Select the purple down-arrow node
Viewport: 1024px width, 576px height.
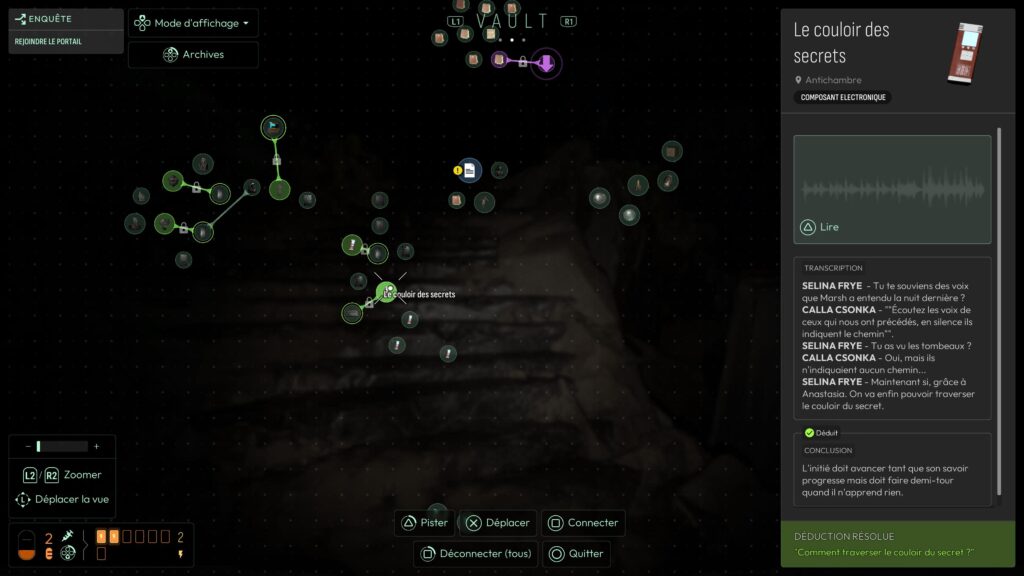tap(546, 64)
